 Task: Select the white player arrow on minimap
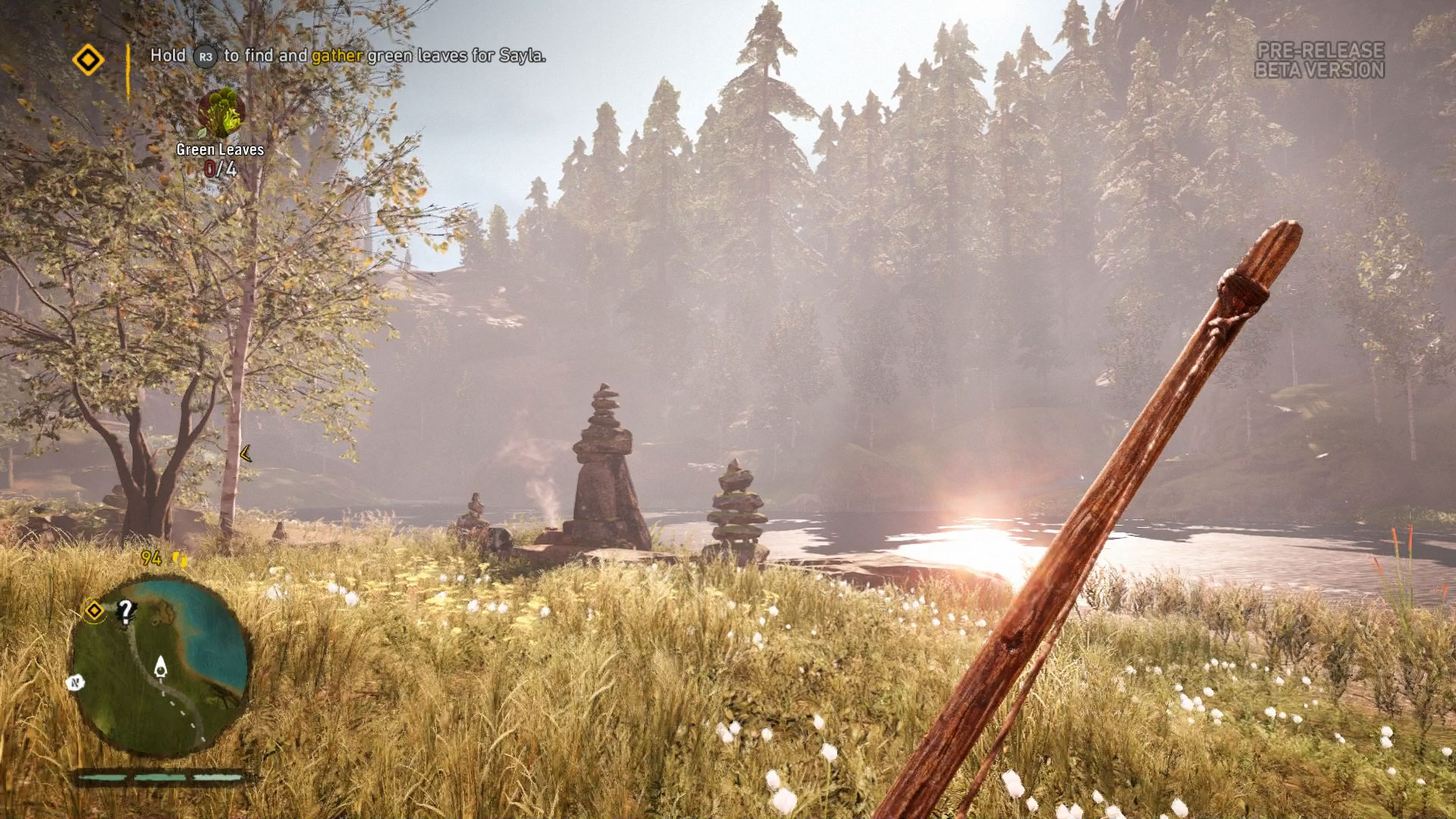(161, 667)
